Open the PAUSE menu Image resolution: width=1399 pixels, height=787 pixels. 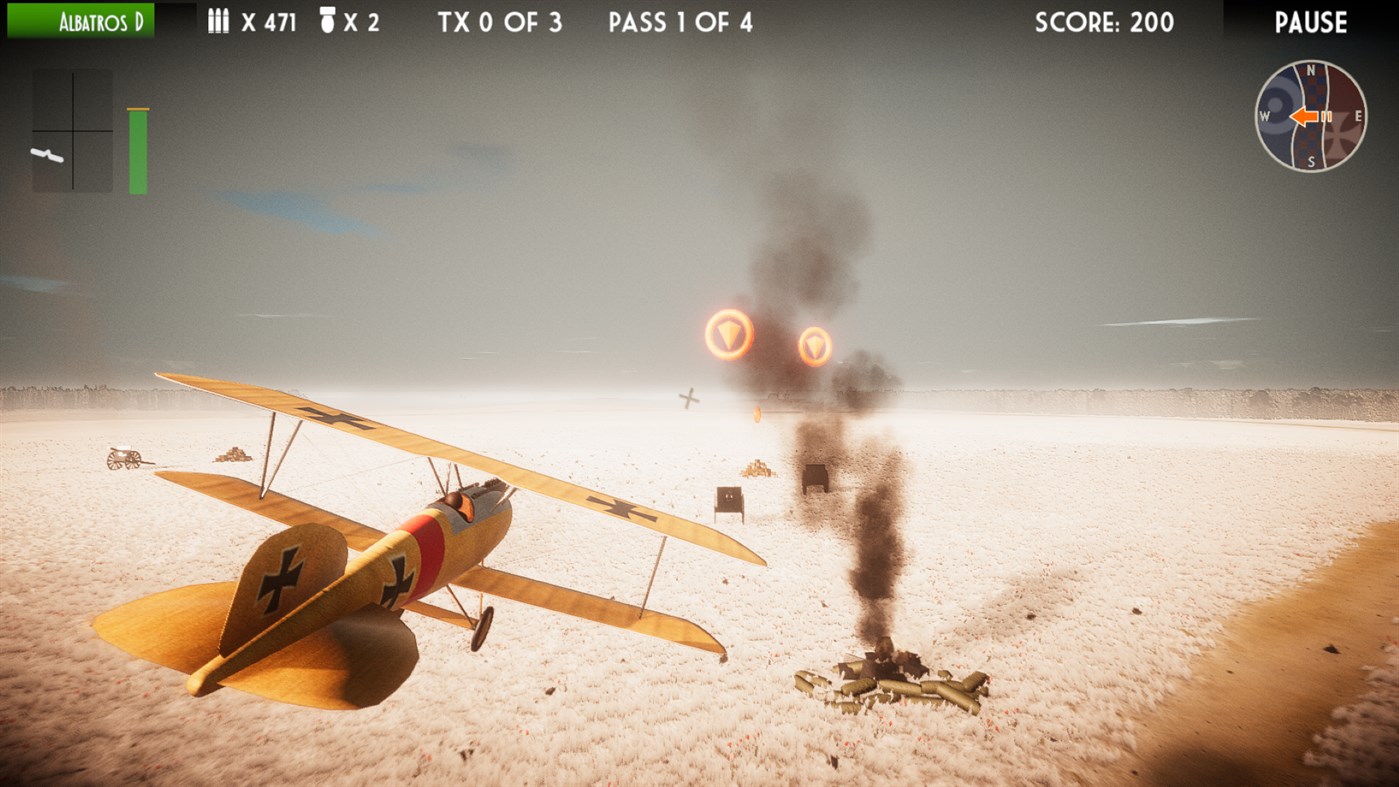(x=1311, y=21)
